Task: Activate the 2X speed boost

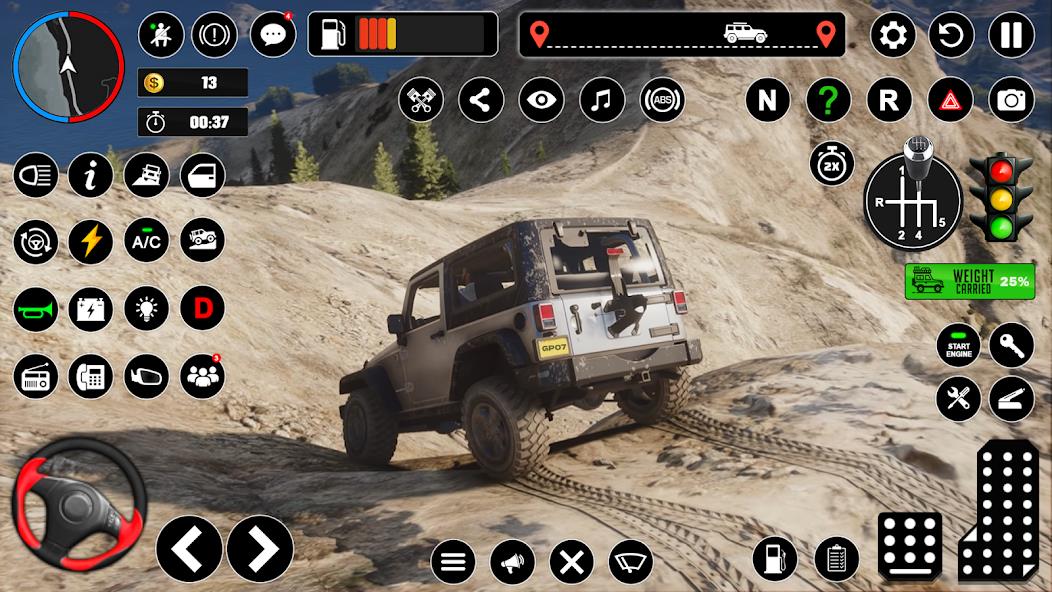Action: (x=832, y=165)
